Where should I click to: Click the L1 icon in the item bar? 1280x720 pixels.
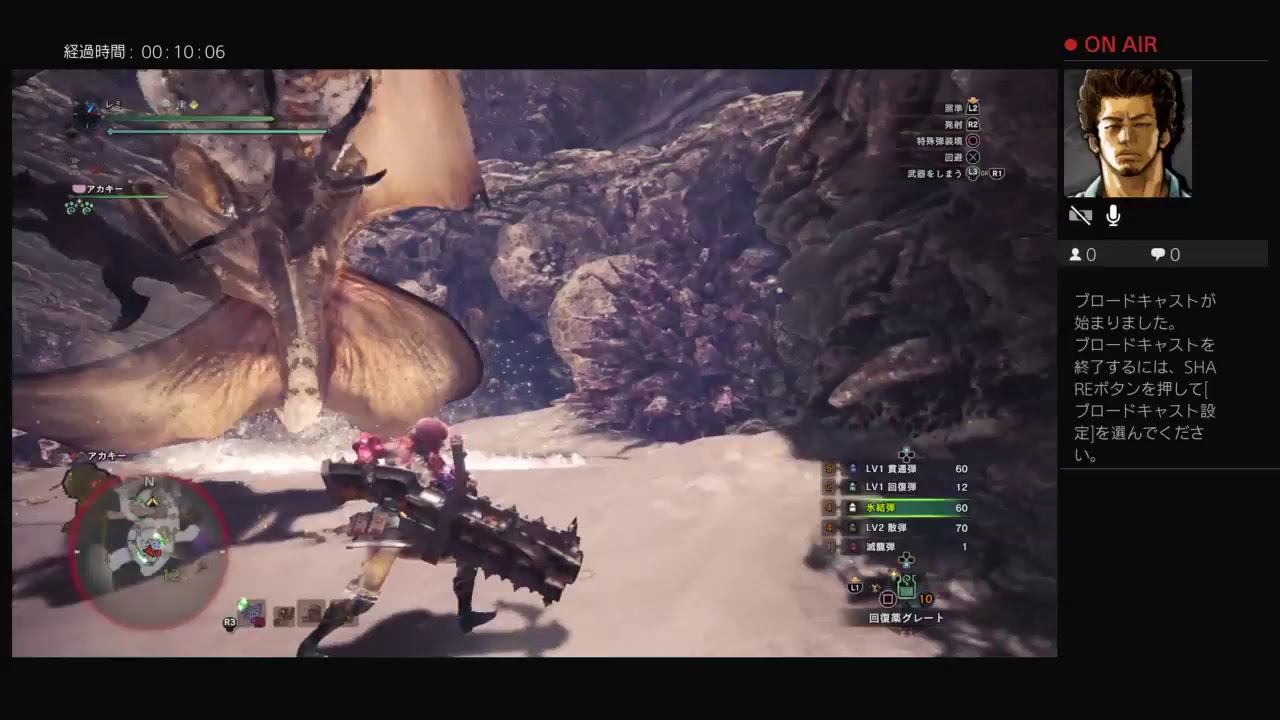pos(853,589)
